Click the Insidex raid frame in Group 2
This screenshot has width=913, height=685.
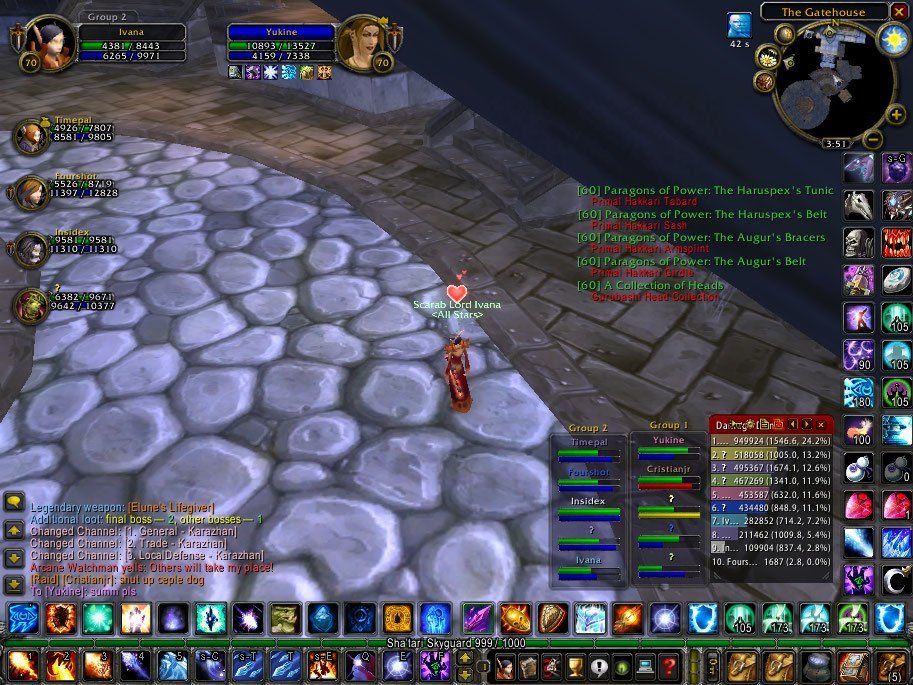588,506
